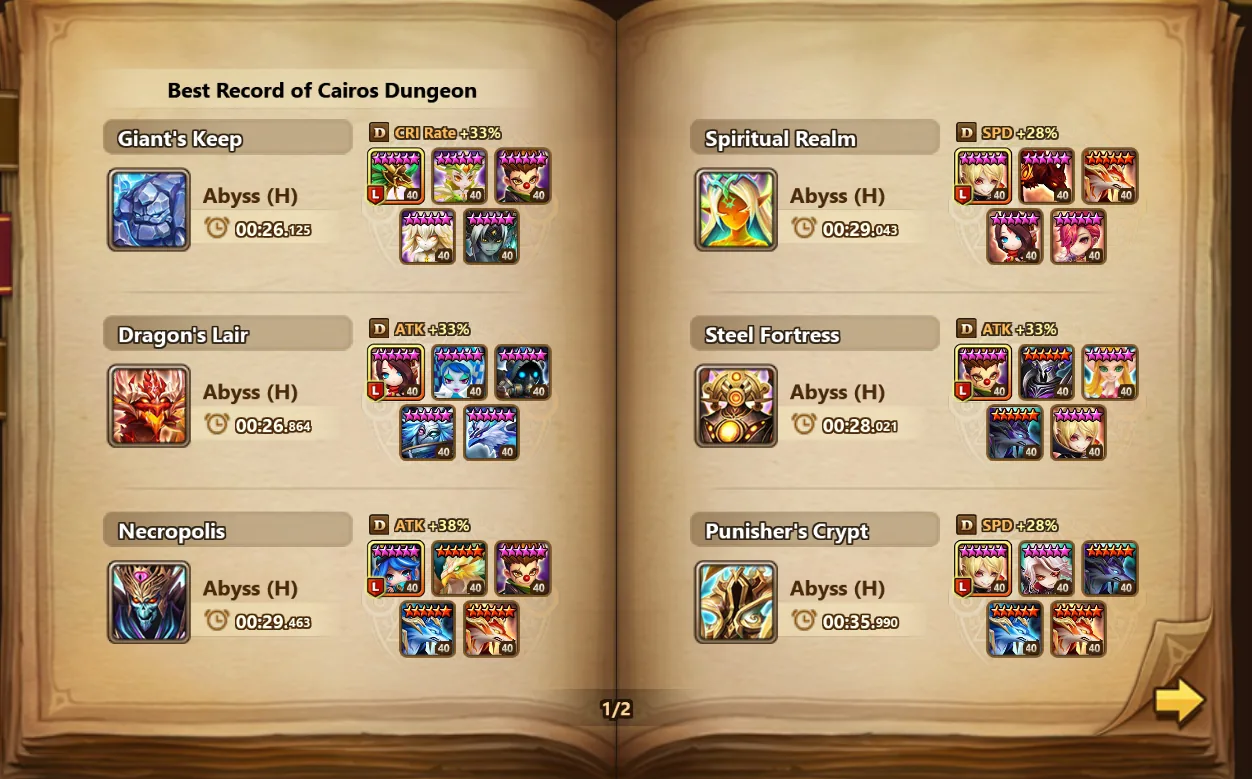View the Spiritual Realm leader monster icon

tap(983, 176)
